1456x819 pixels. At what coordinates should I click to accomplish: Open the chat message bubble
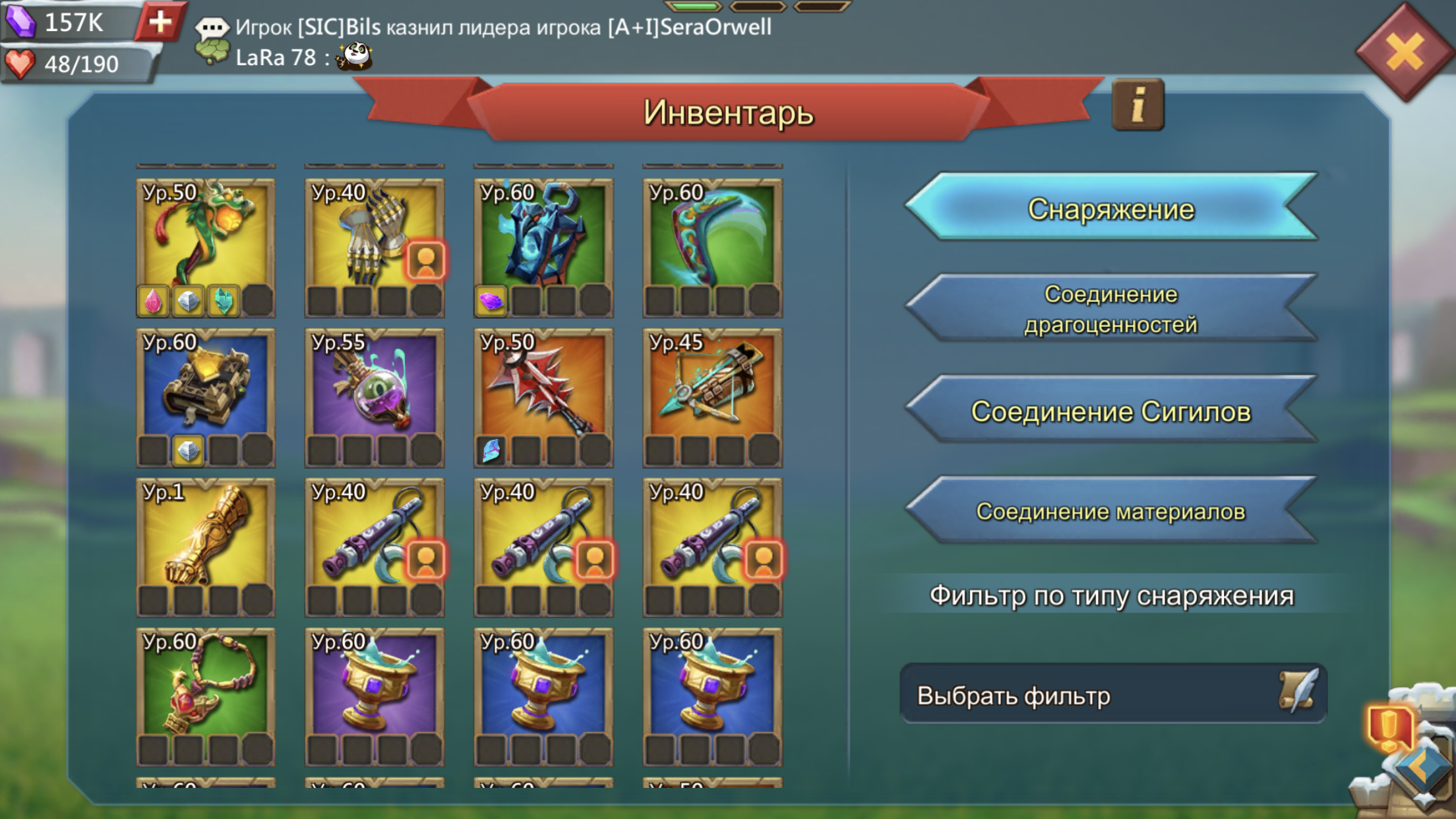coord(212,27)
